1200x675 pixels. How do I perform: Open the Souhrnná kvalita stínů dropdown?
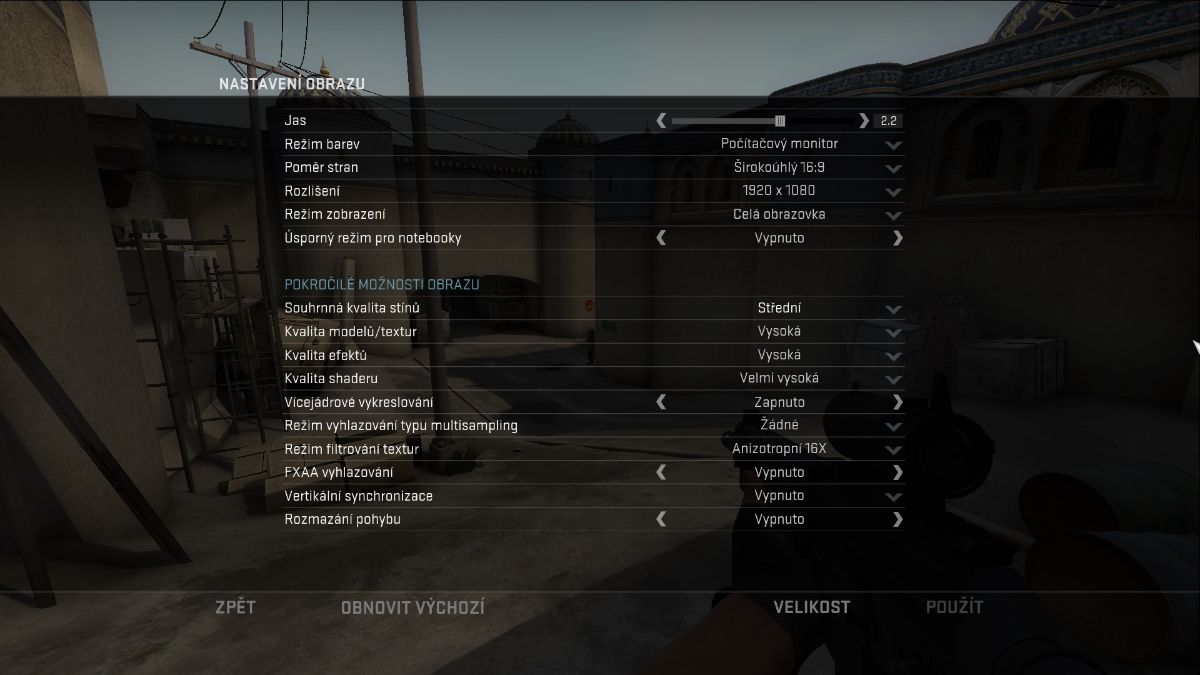(x=893, y=309)
